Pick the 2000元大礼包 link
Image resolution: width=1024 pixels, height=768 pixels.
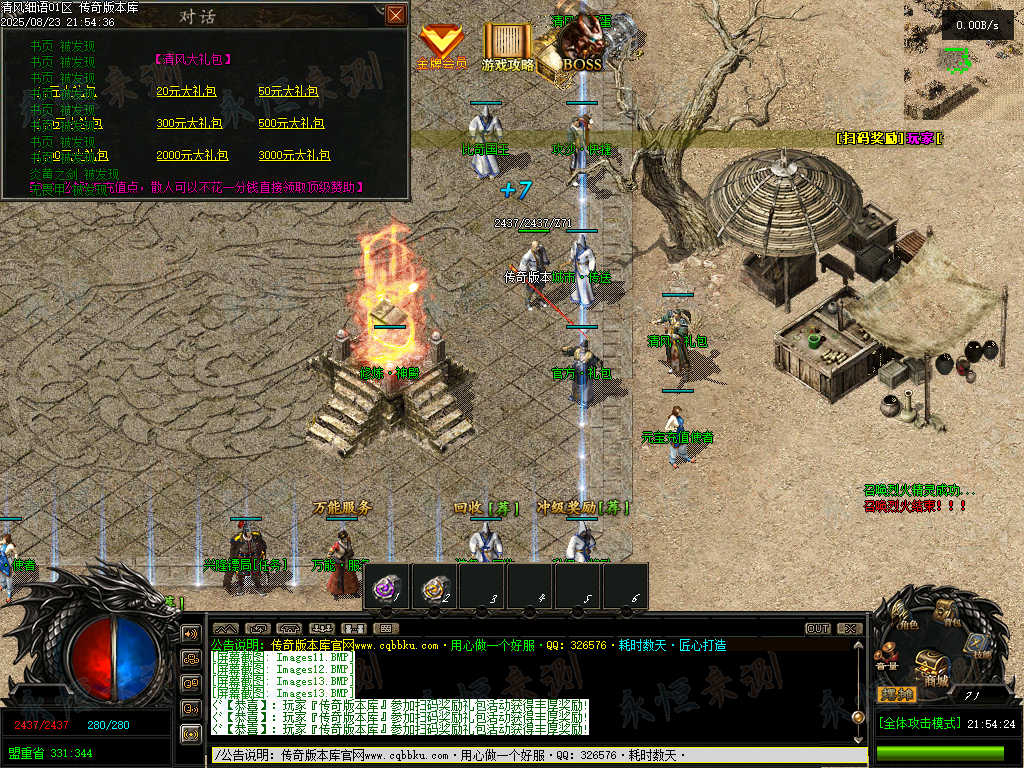point(193,155)
